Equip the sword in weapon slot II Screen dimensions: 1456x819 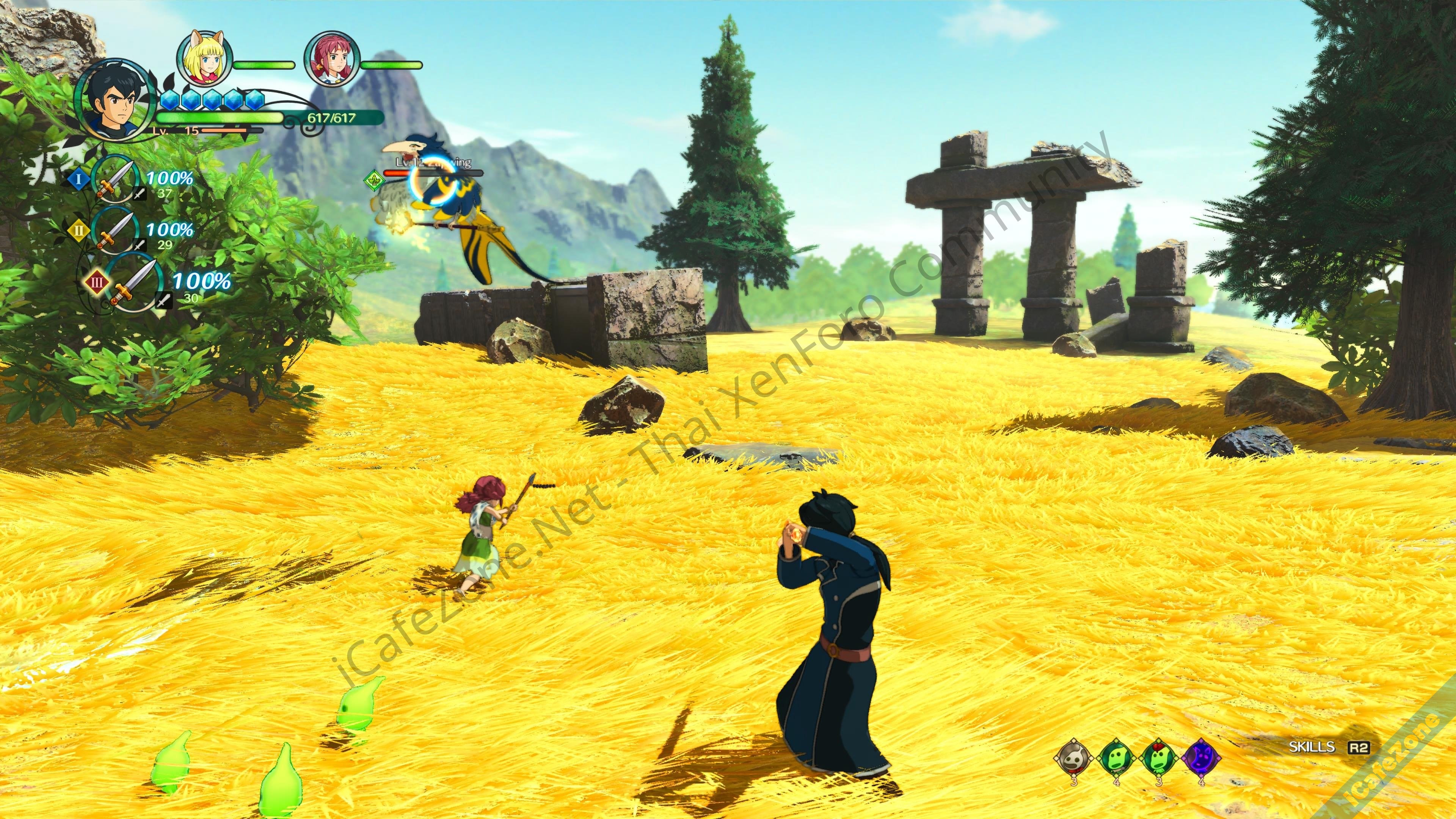click(115, 231)
